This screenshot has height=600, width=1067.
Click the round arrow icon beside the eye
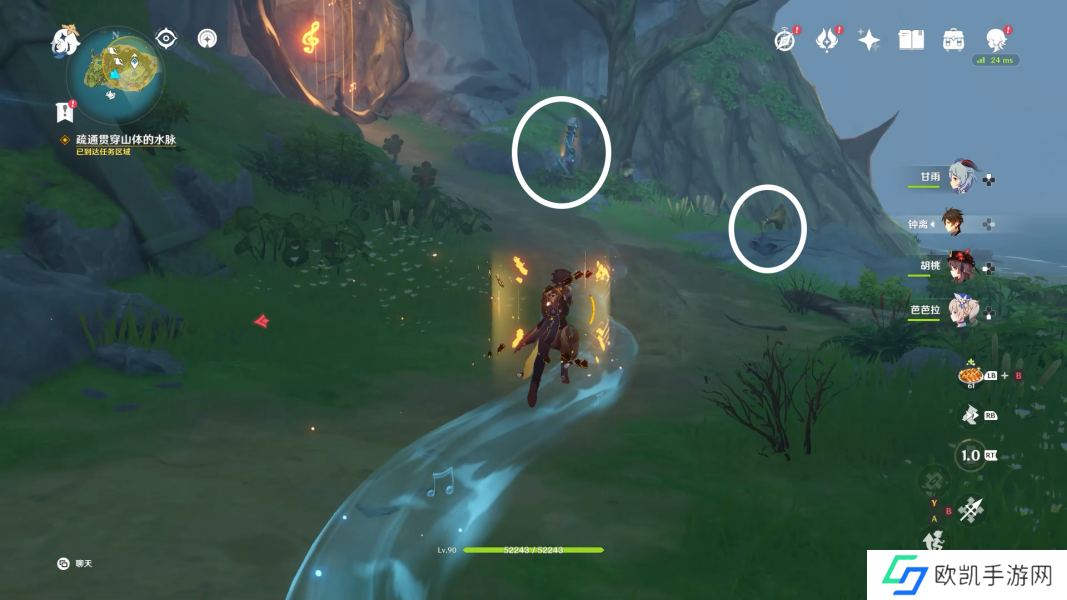[x=207, y=39]
